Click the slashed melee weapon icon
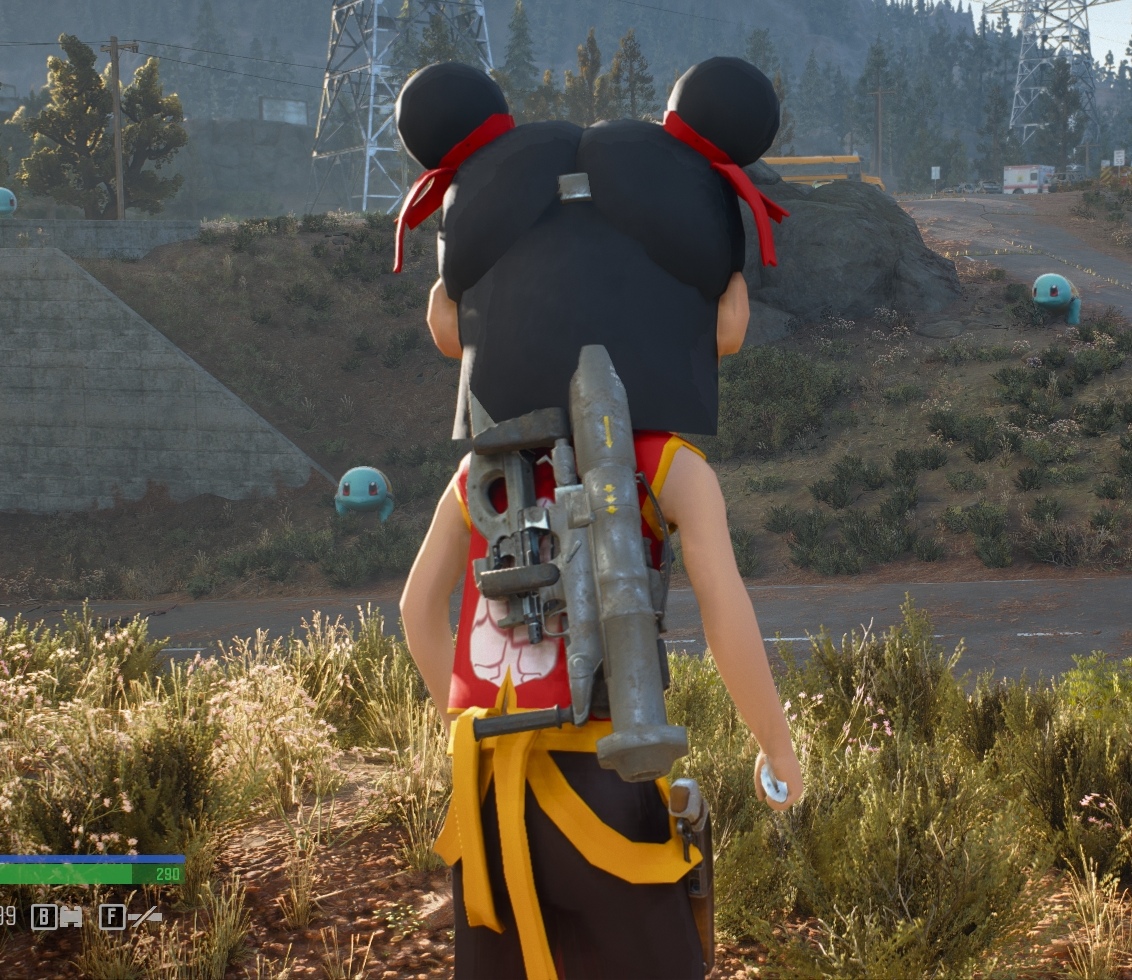 [145, 916]
